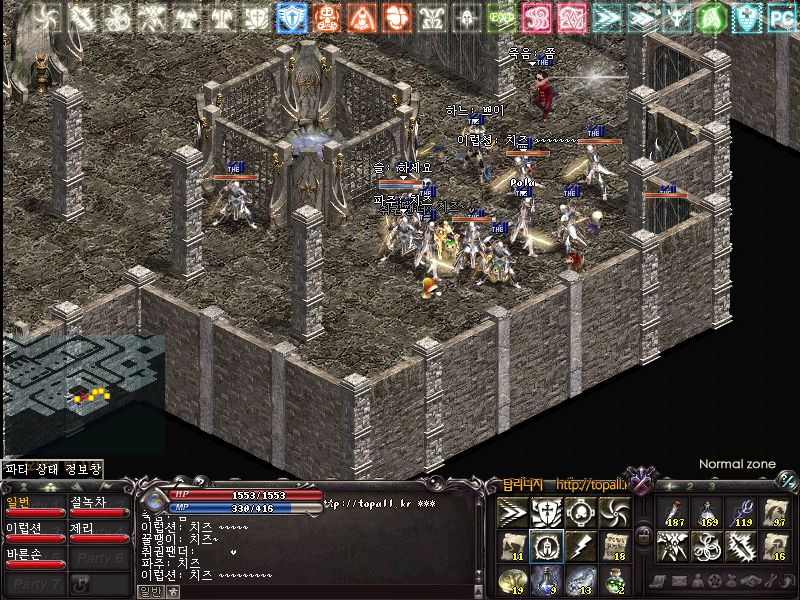This screenshot has width=800, height=600.
Task: Activate the three interlocked rings skill
Action: (707, 546)
